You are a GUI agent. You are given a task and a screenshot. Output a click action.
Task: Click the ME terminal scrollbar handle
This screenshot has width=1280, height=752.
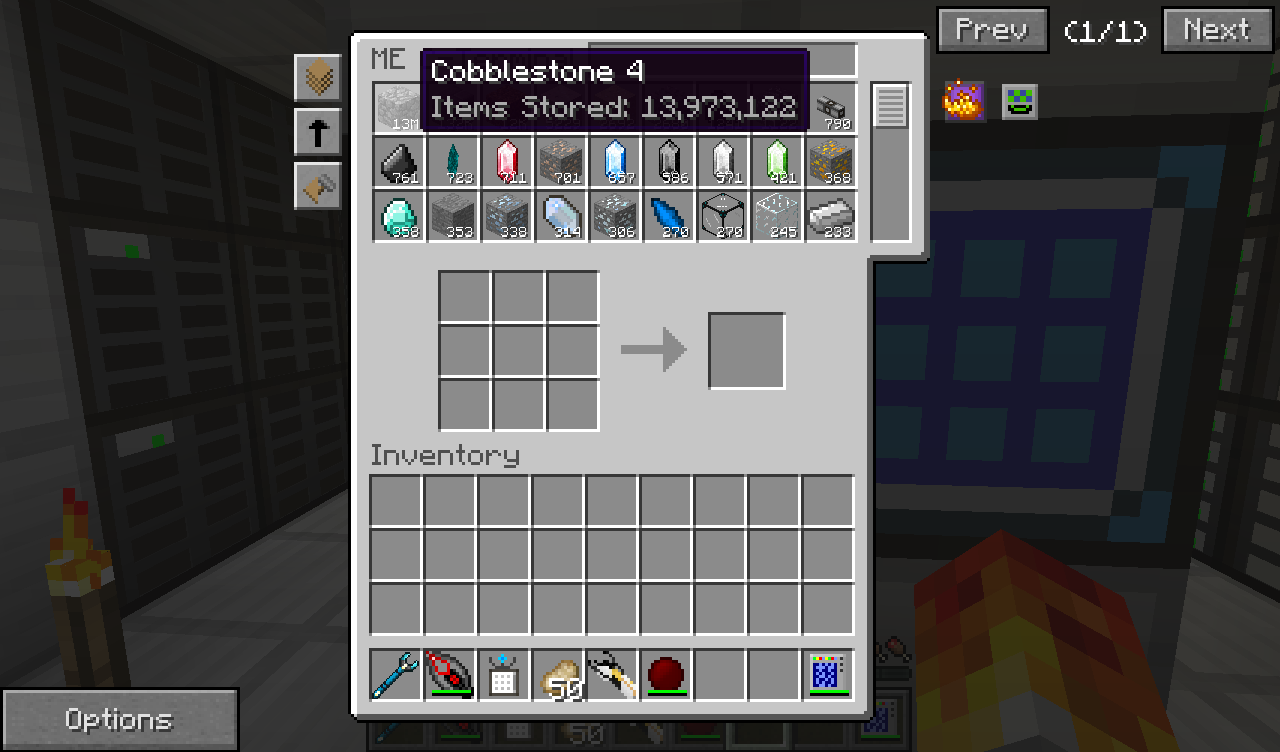tap(890, 106)
